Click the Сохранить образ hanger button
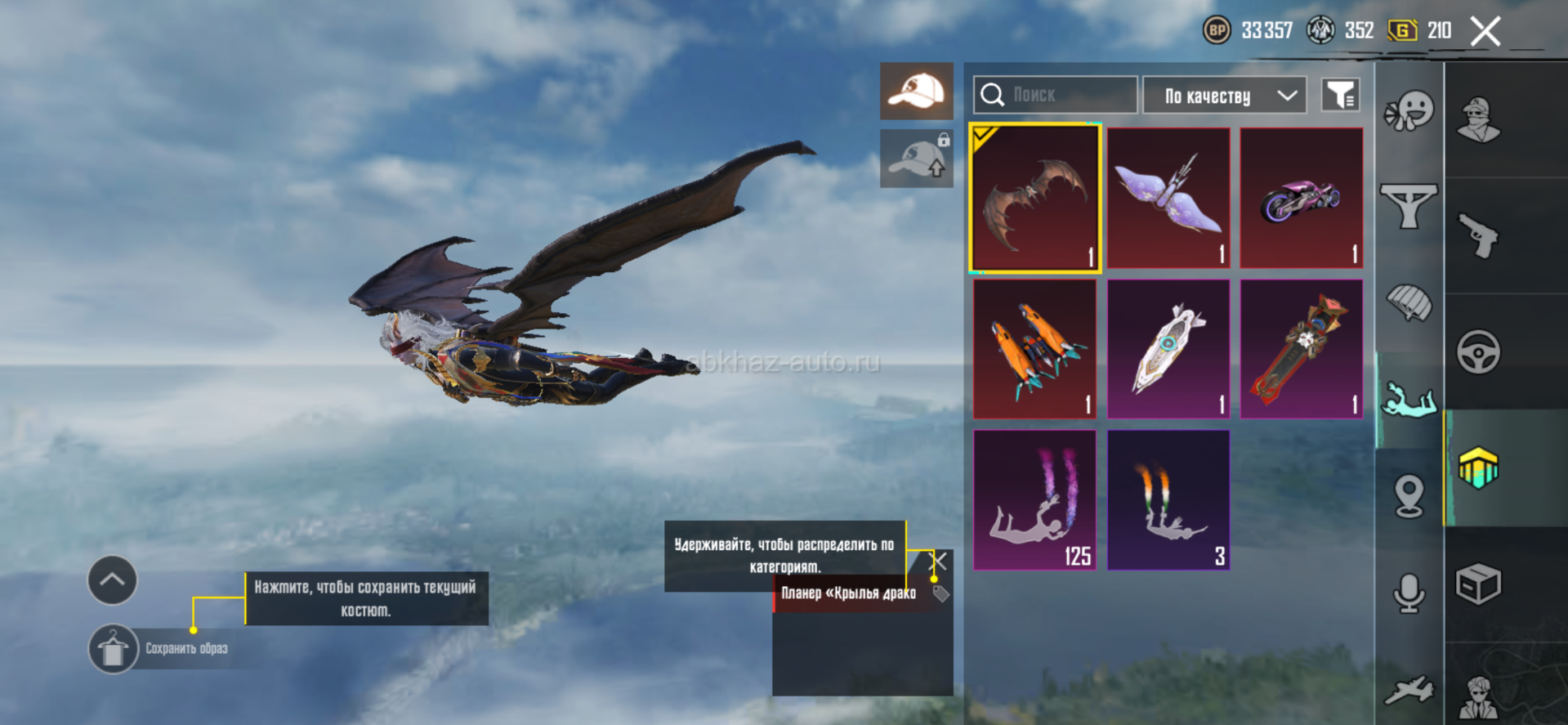Viewport: 1568px width, 725px height. 113,649
